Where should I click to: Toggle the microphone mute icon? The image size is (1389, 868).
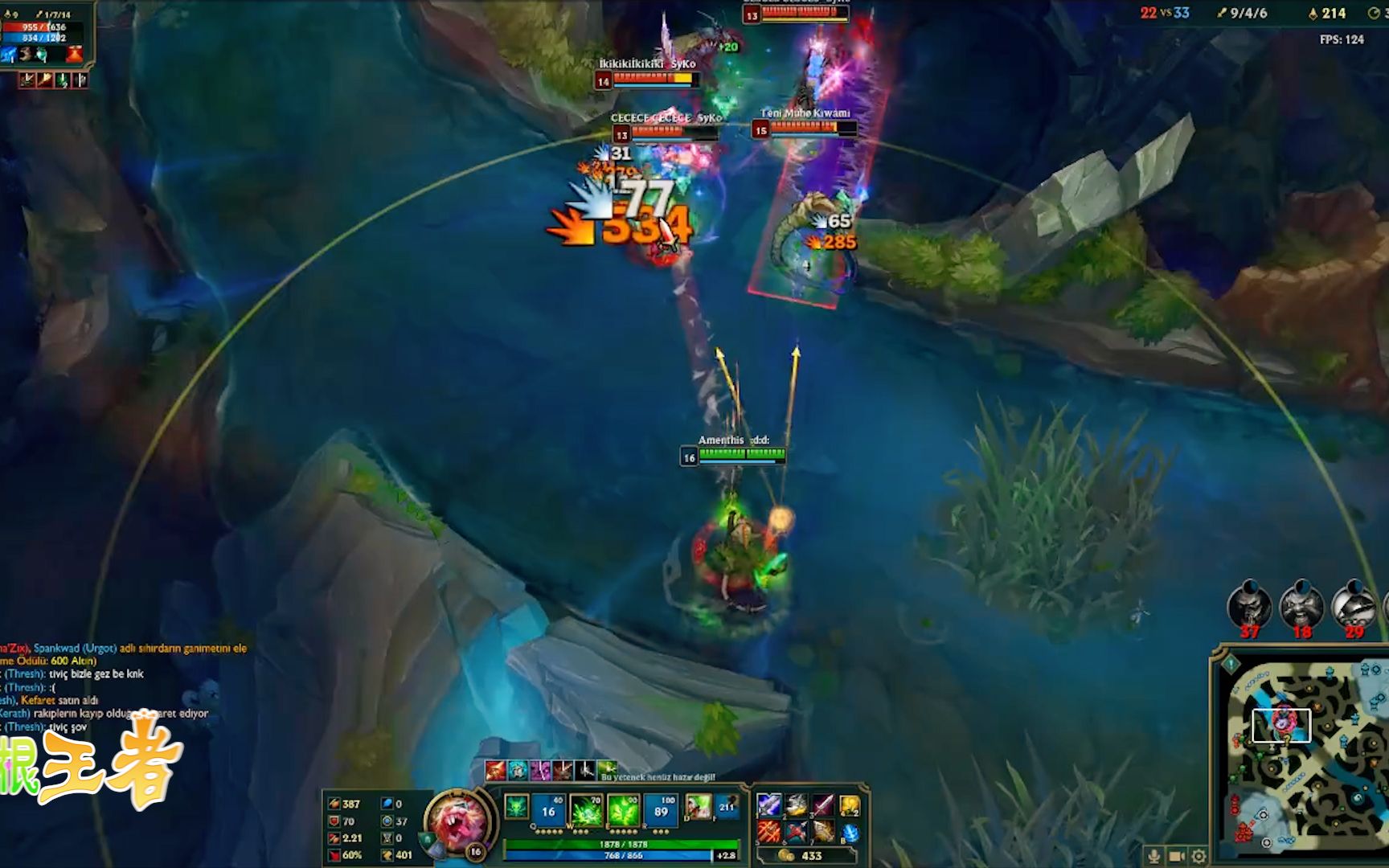(x=1154, y=855)
